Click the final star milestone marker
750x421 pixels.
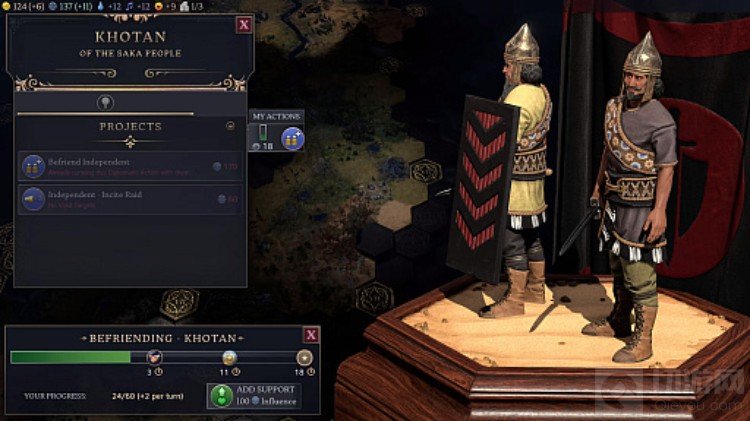[304, 357]
